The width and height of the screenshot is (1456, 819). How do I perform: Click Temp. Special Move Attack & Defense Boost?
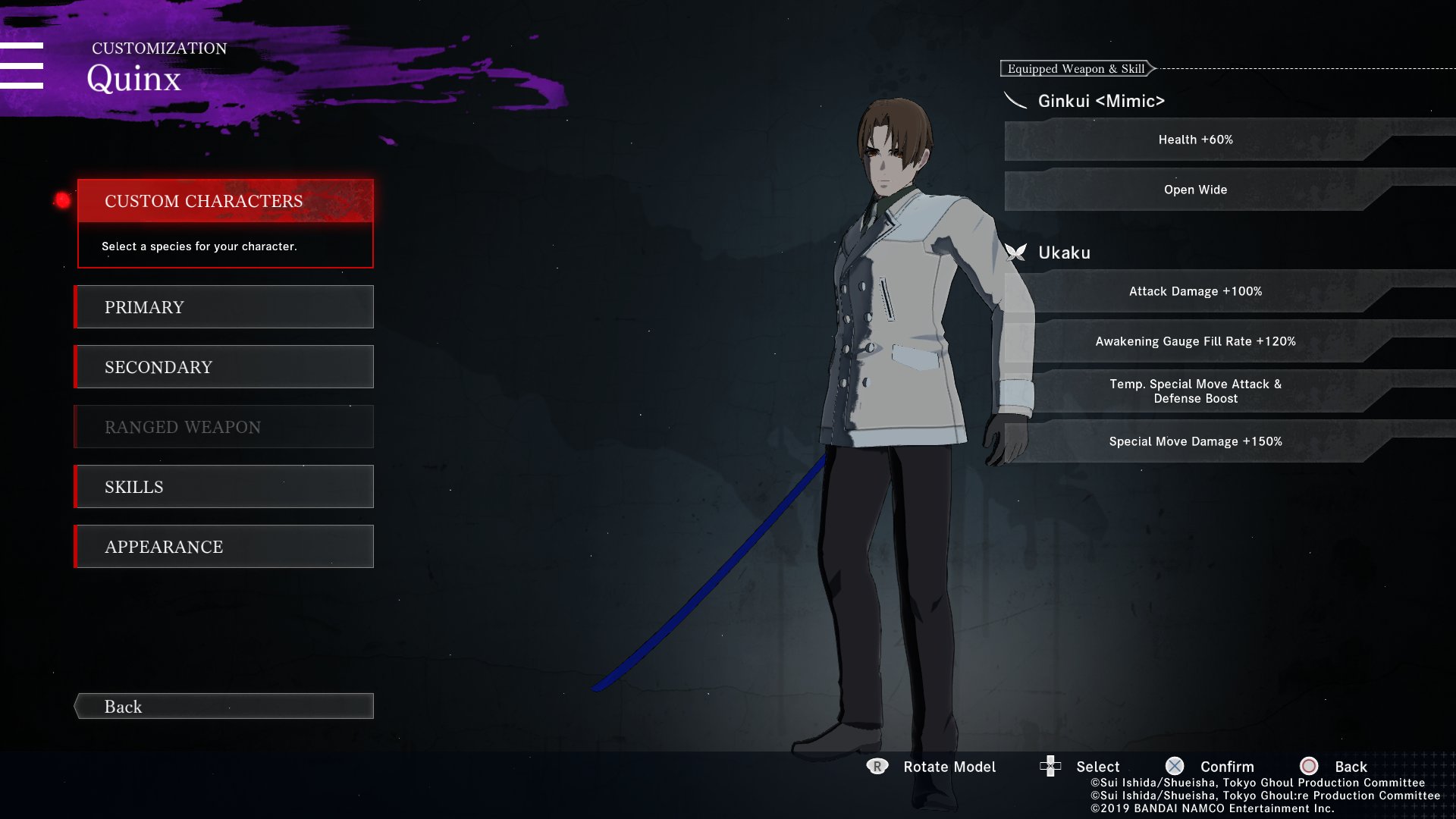coord(1195,391)
